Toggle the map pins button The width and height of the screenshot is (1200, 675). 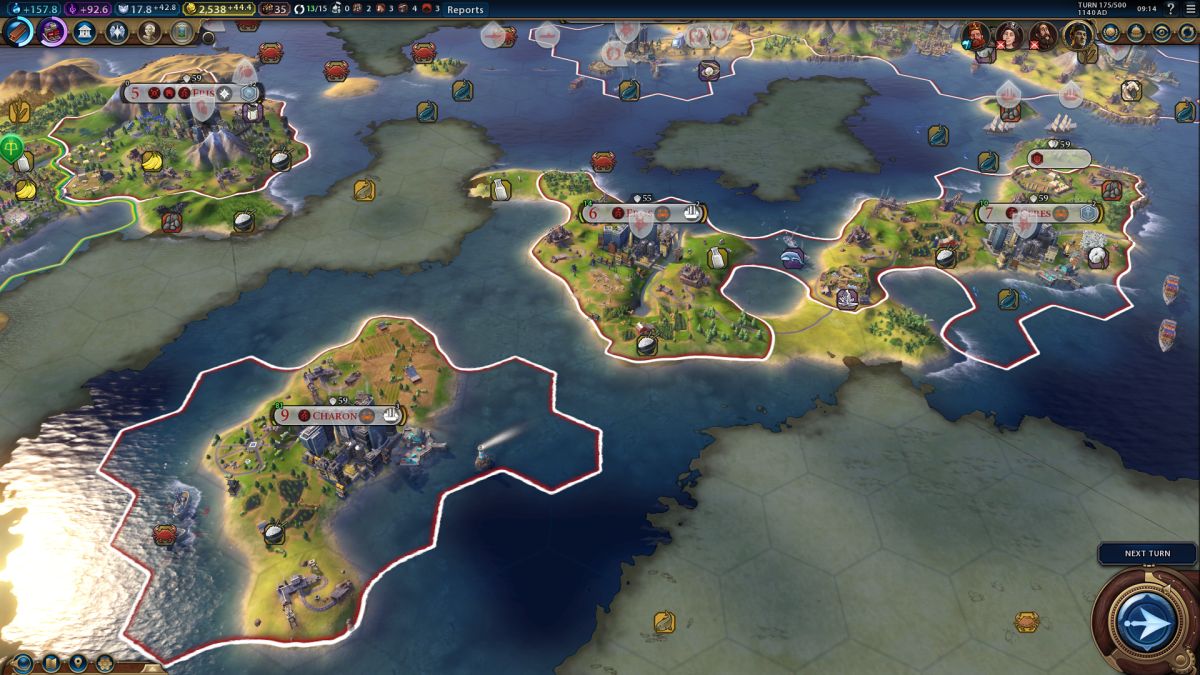click(x=77, y=662)
